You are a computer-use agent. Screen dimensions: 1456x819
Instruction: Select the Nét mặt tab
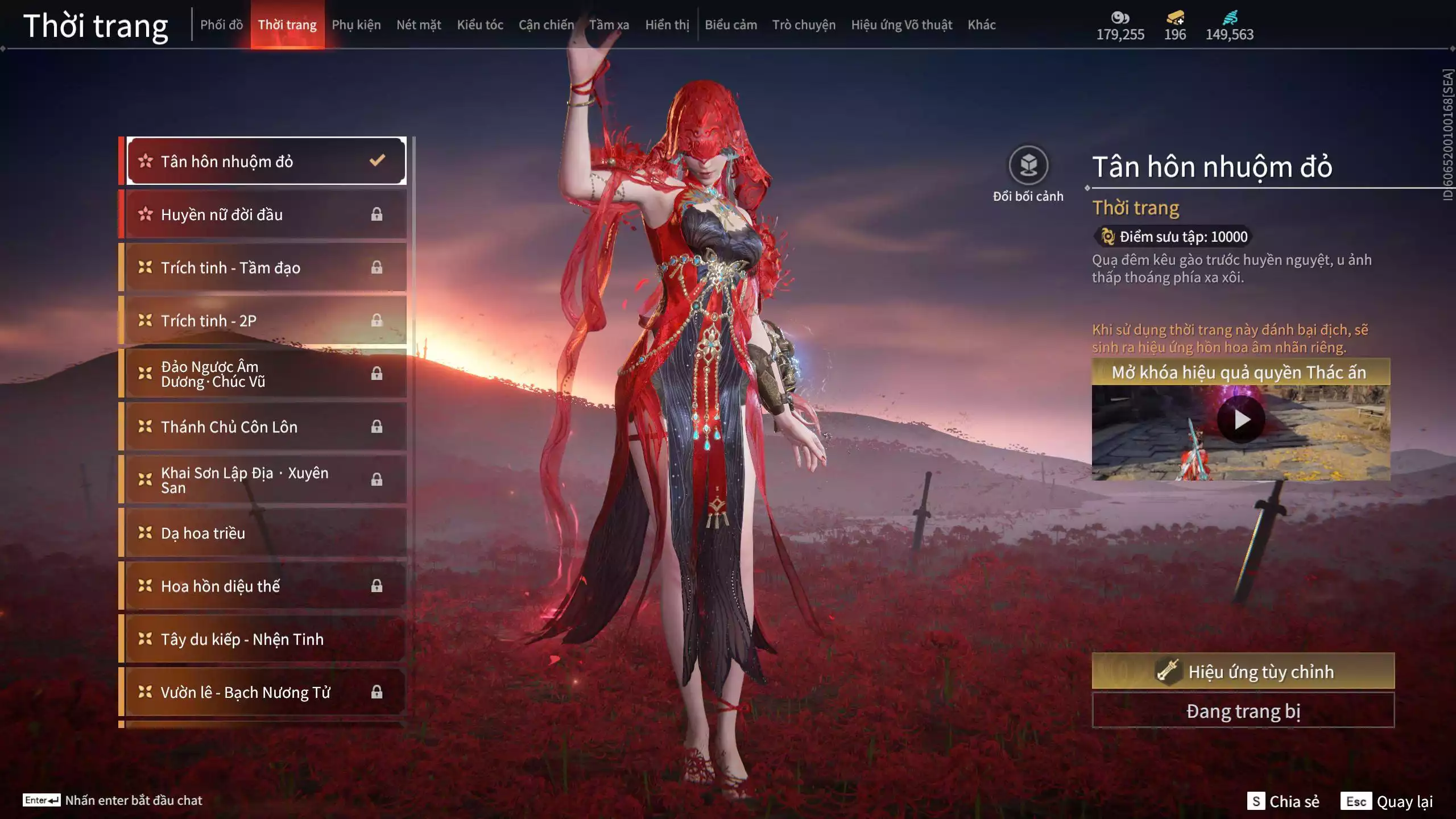point(419,25)
